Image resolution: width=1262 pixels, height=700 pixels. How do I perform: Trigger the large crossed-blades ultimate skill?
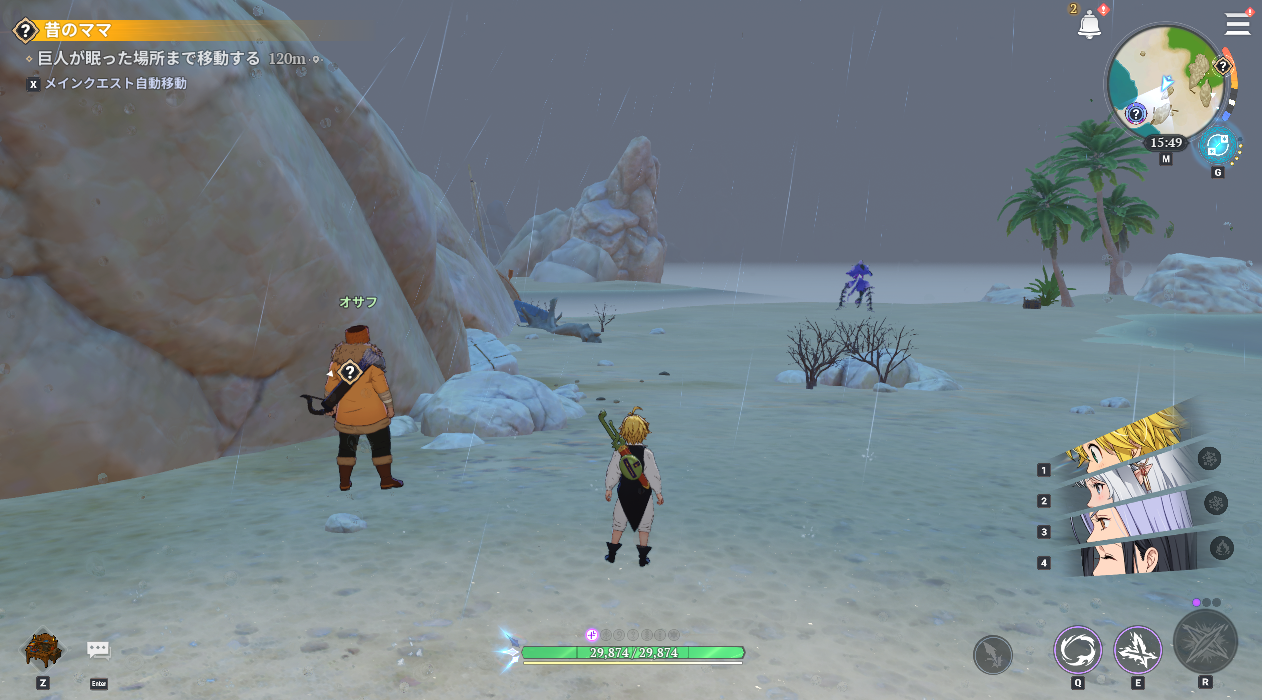[1205, 642]
